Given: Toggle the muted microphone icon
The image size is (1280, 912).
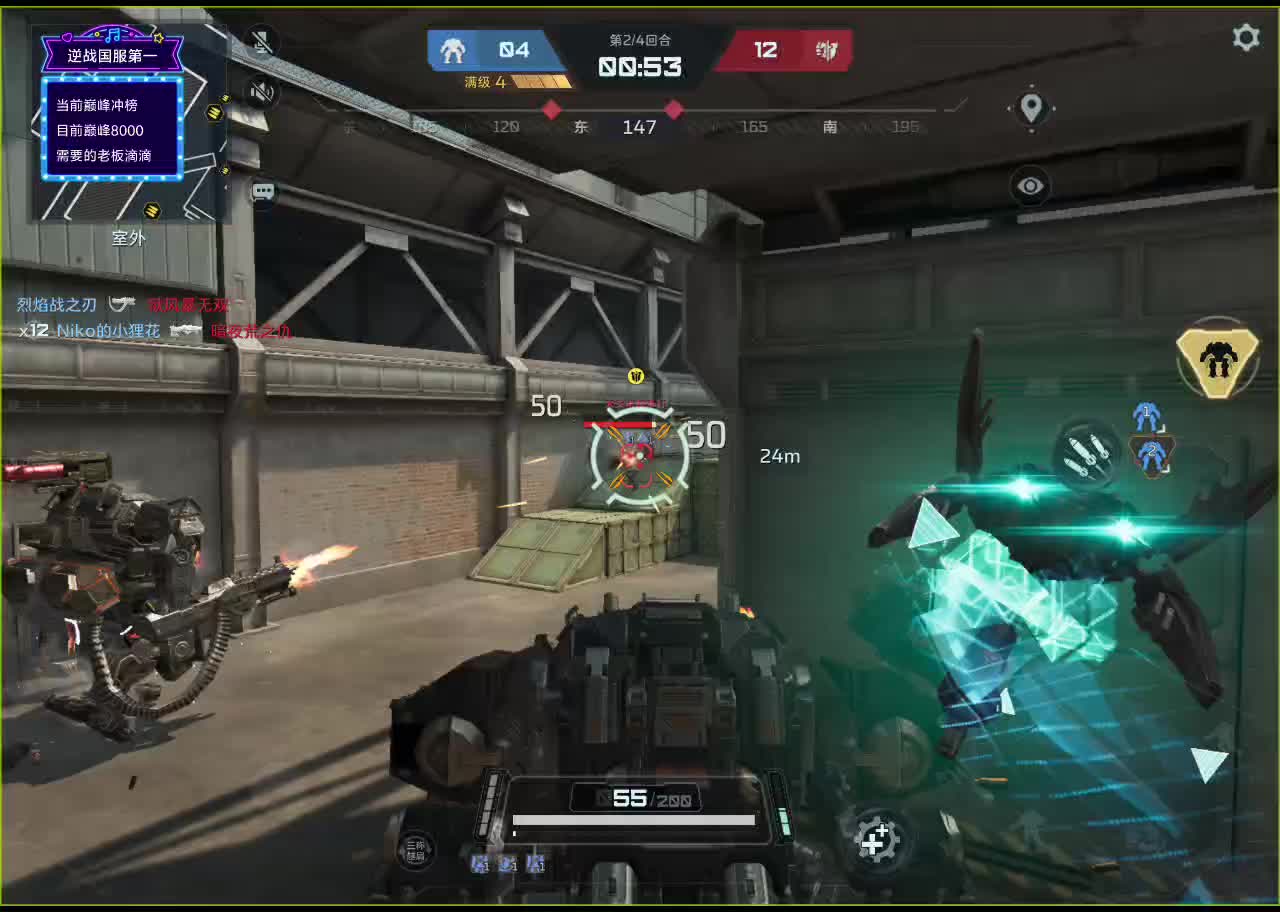Looking at the screenshot, I should [262, 42].
